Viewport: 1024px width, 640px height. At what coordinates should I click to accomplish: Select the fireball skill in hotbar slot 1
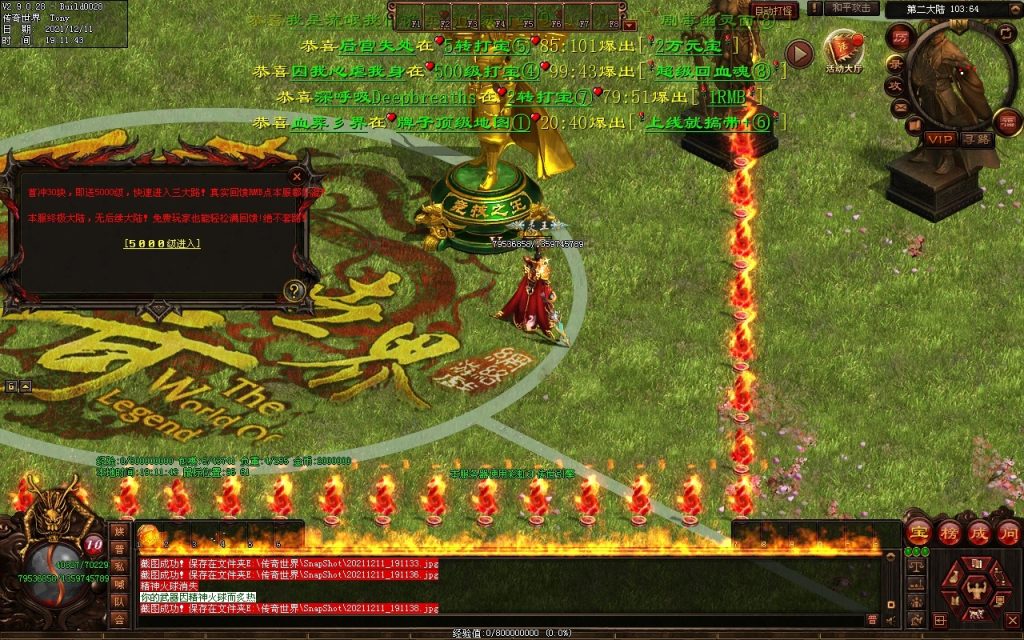click(x=148, y=537)
